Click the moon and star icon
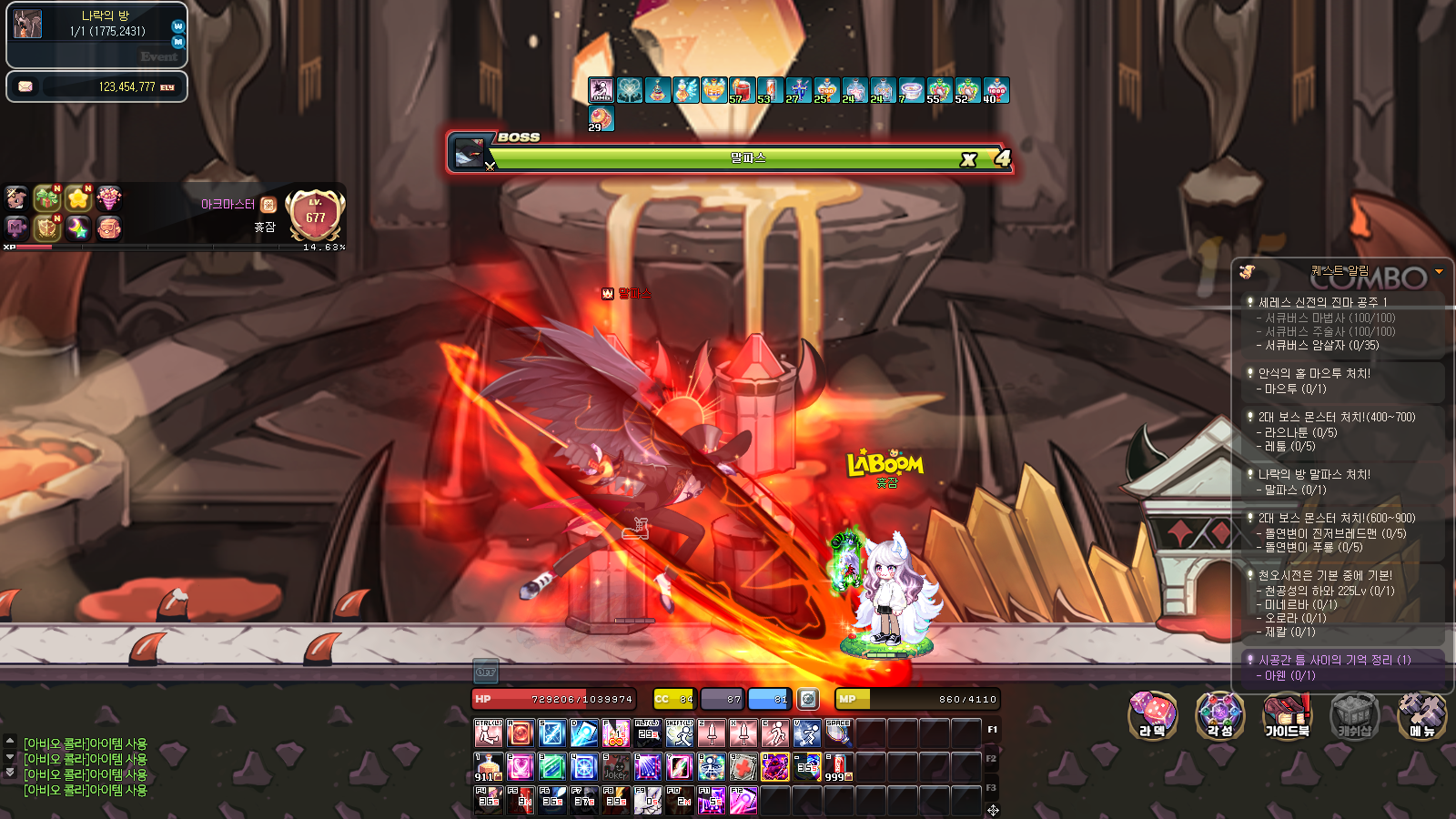This screenshot has width=1456, height=819. (78, 227)
